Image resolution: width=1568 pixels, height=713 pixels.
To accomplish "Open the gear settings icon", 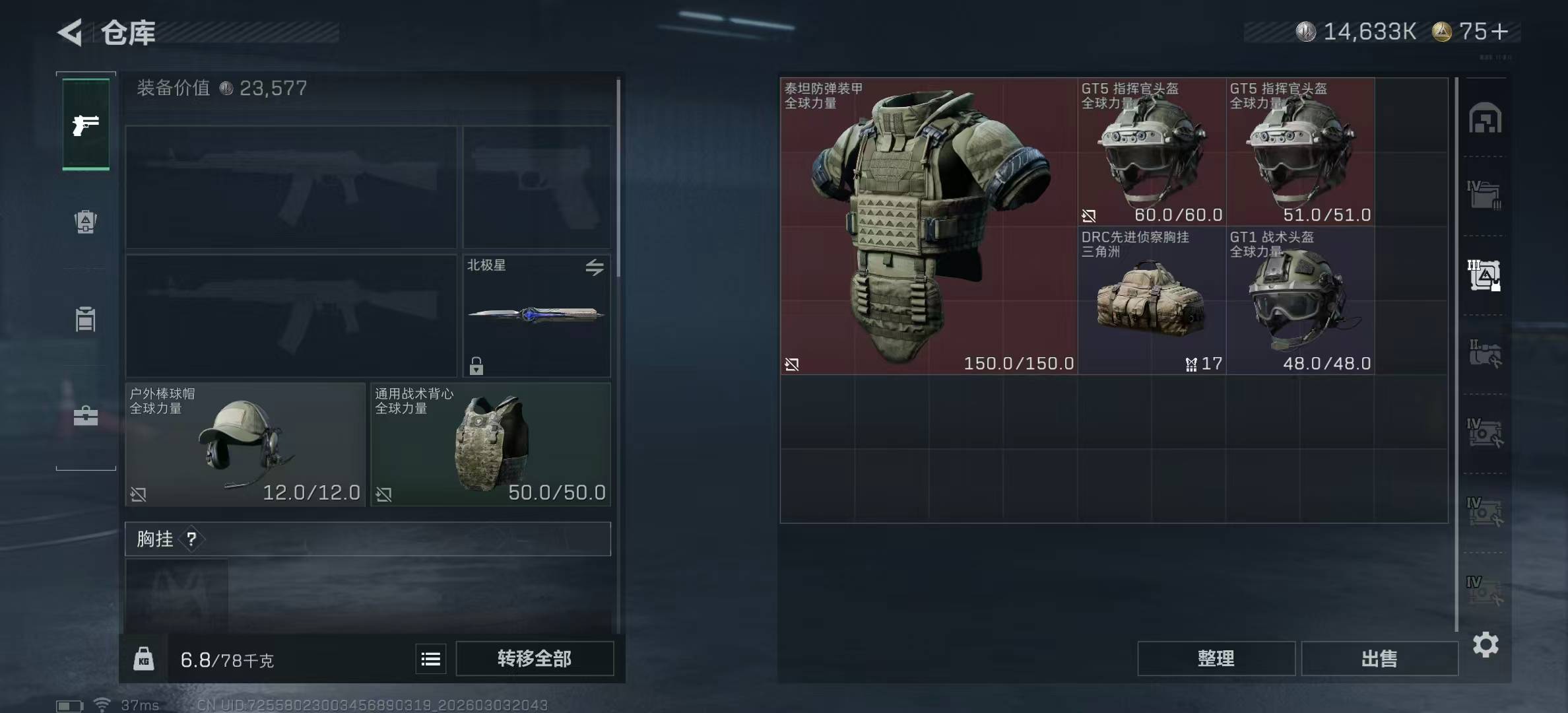I will point(1486,644).
